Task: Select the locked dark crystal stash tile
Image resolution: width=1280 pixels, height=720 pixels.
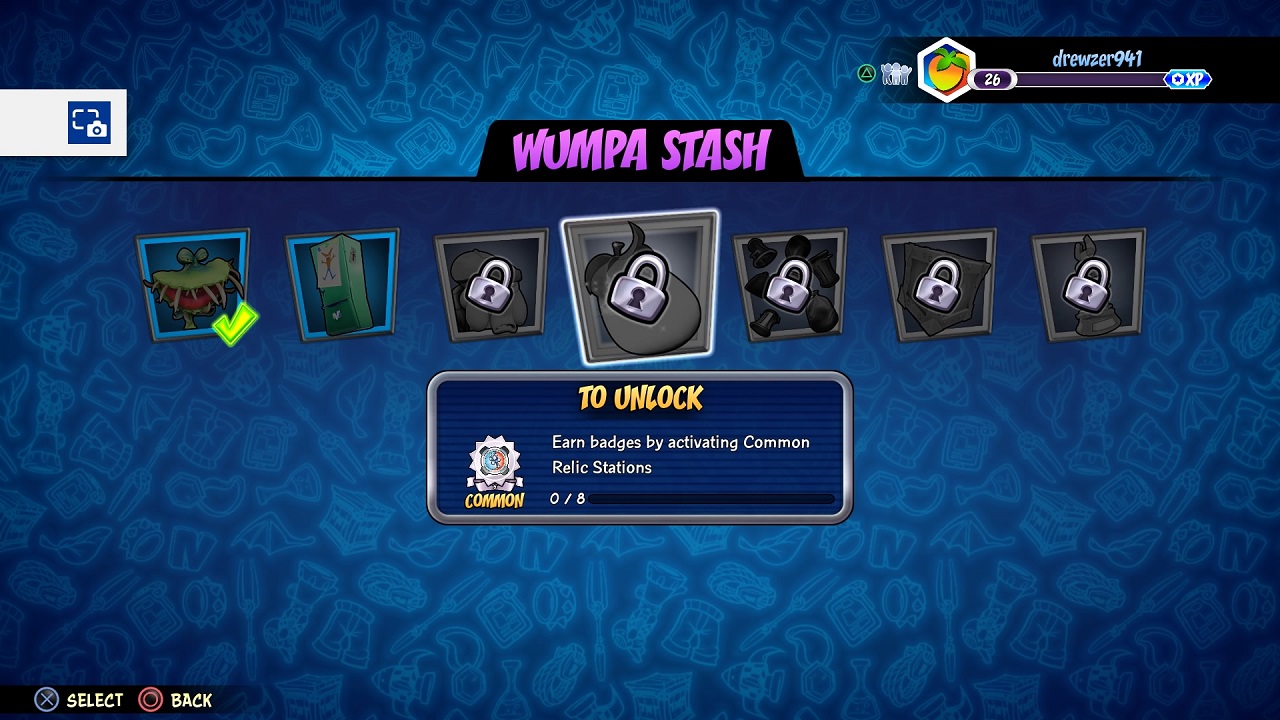Action: click(938, 284)
